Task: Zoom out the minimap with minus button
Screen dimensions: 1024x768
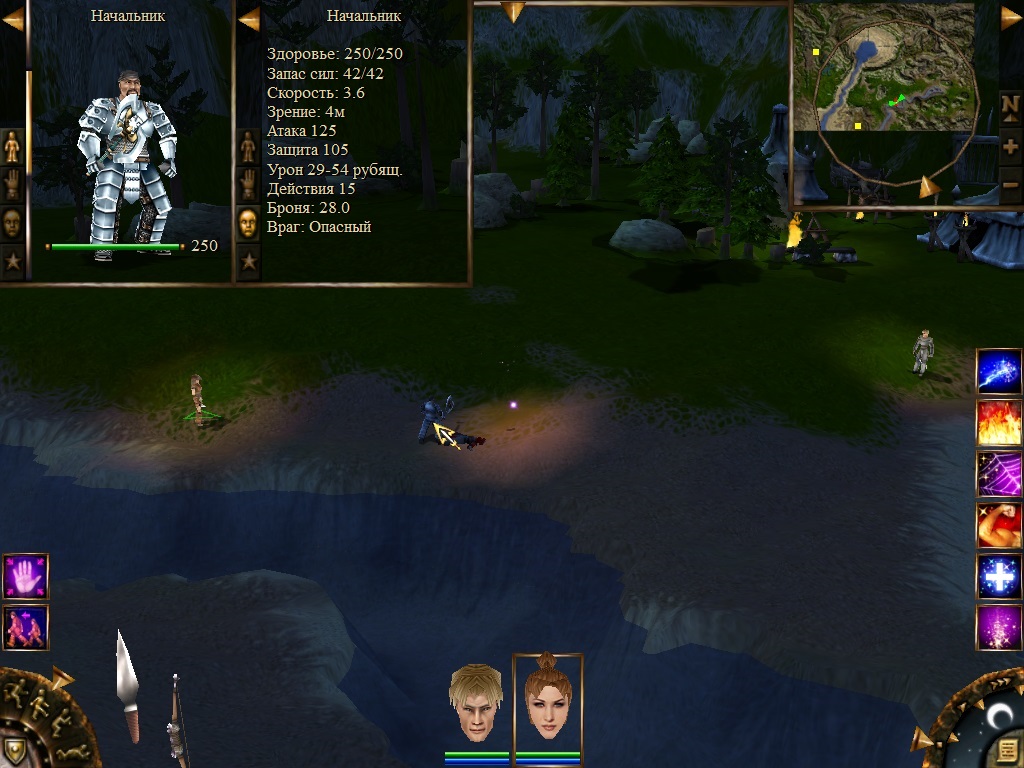Action: [1010, 184]
